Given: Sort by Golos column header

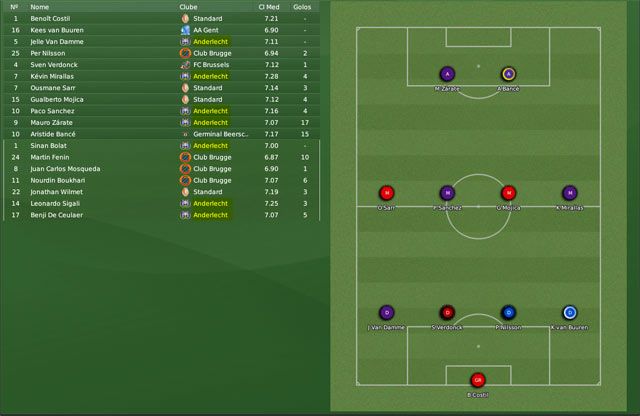Looking at the screenshot, I should (302, 7).
